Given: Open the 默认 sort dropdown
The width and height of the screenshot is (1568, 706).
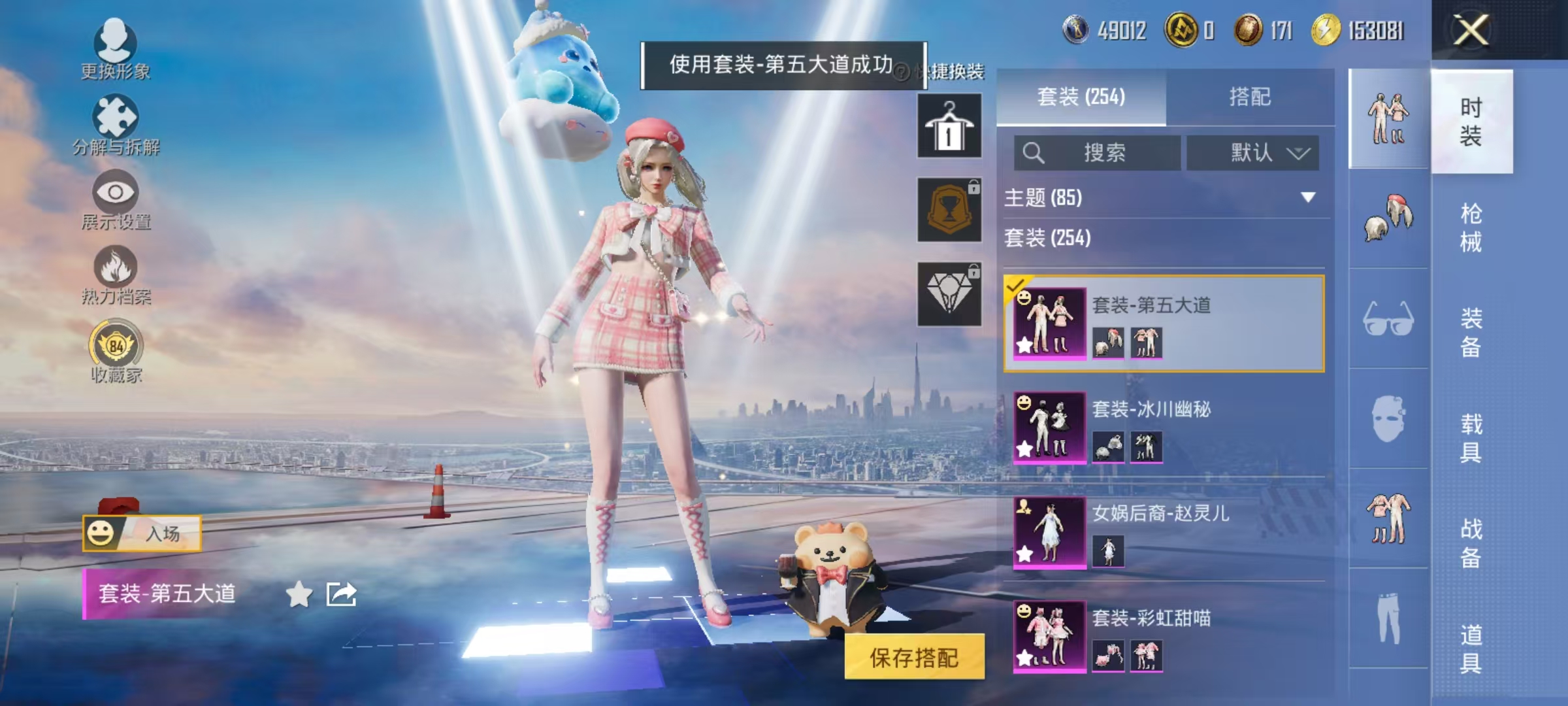Looking at the screenshot, I should [x=1252, y=152].
